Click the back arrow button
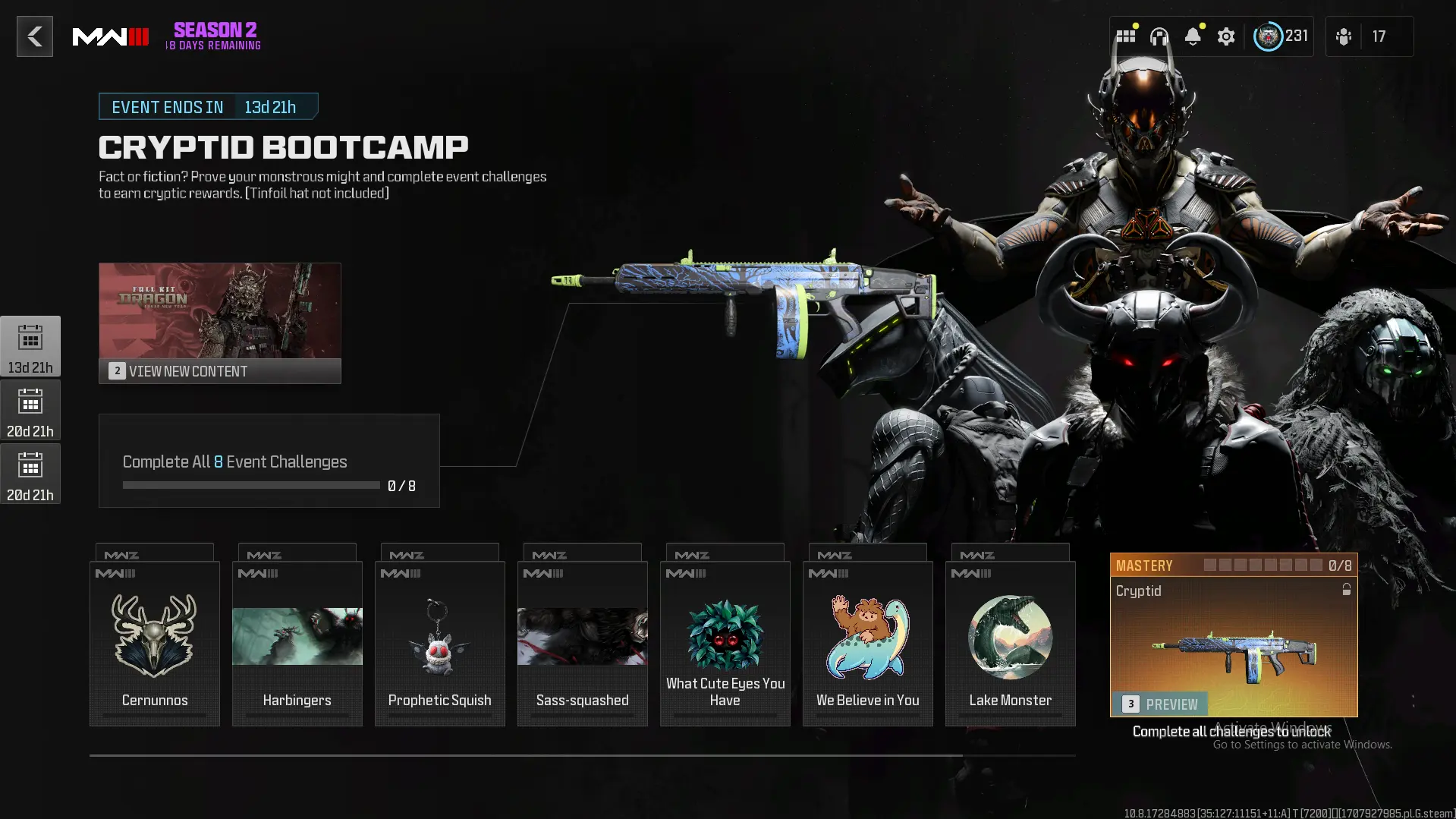1456x819 pixels. [x=34, y=36]
